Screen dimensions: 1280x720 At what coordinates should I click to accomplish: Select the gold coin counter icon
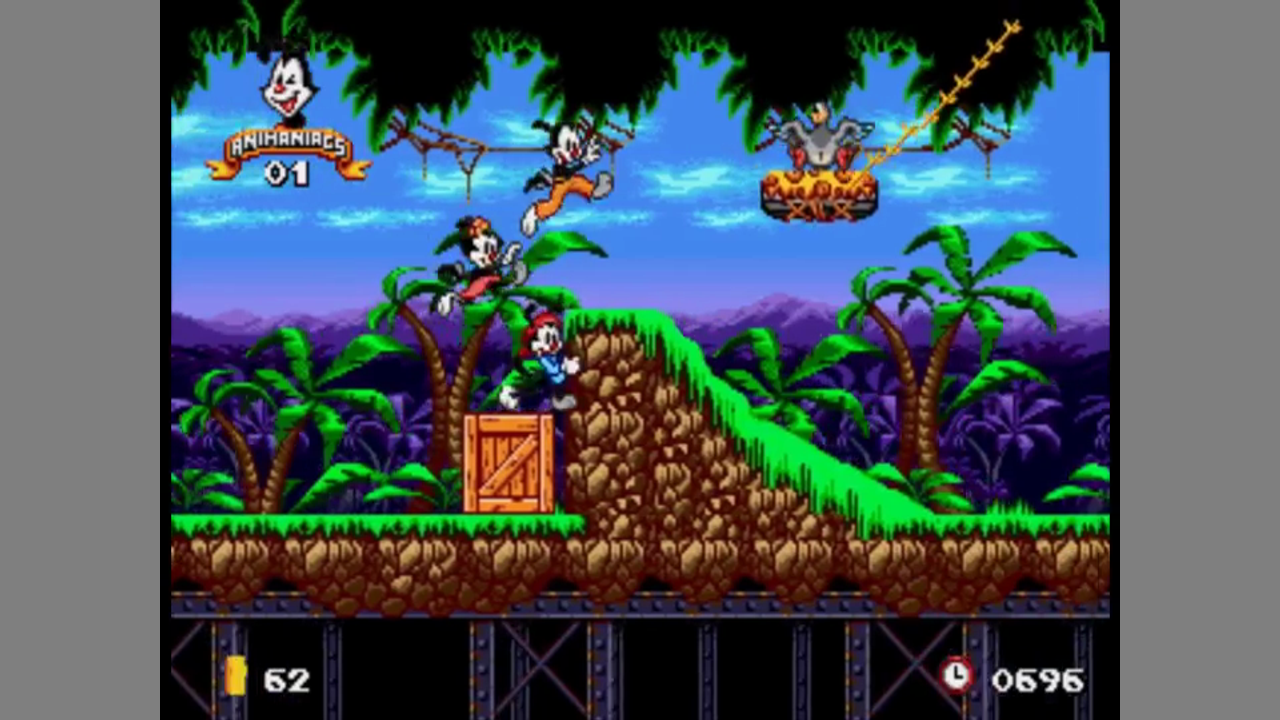(236, 677)
